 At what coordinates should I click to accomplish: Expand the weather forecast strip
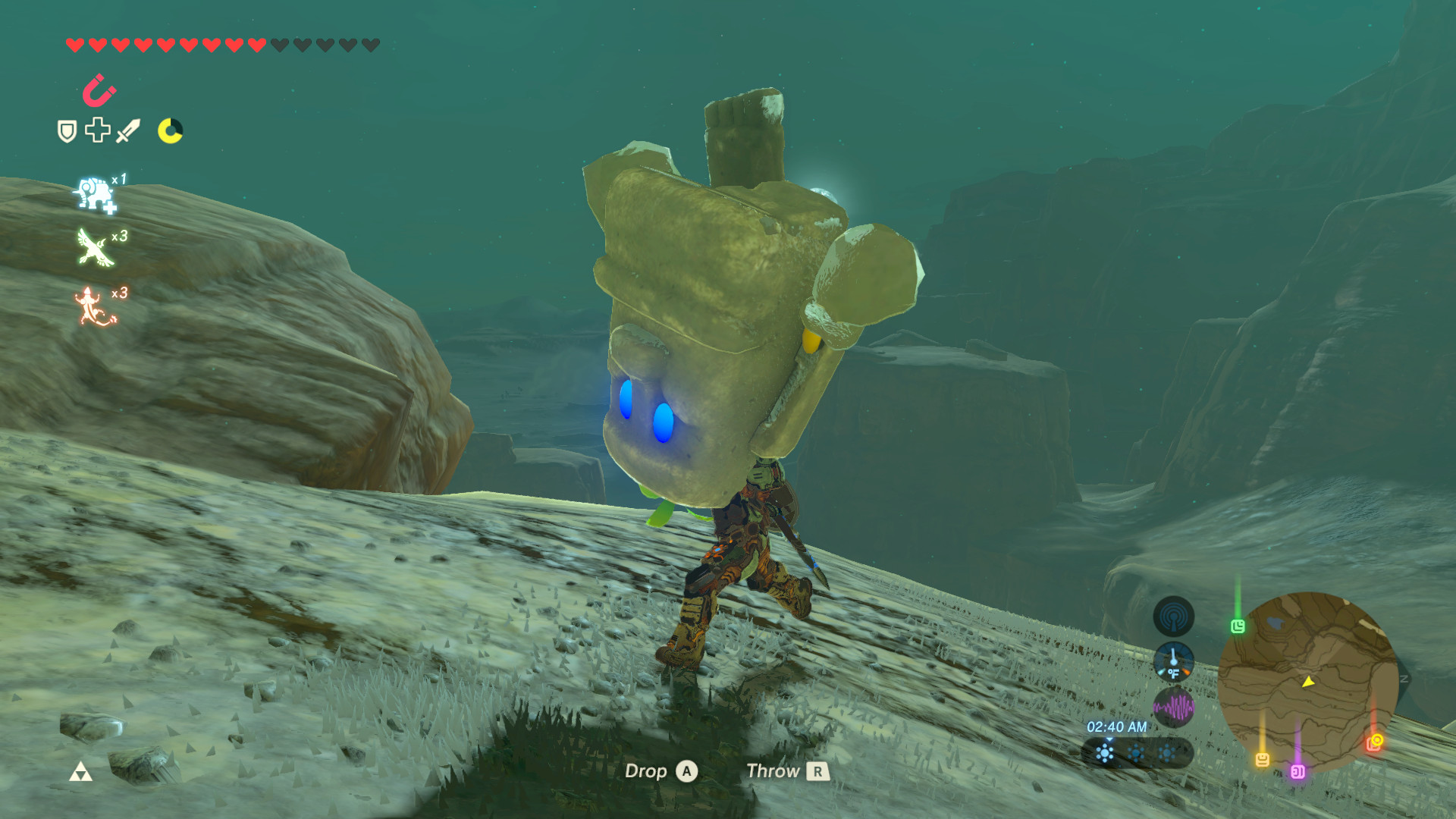pyautogui.click(x=1137, y=753)
